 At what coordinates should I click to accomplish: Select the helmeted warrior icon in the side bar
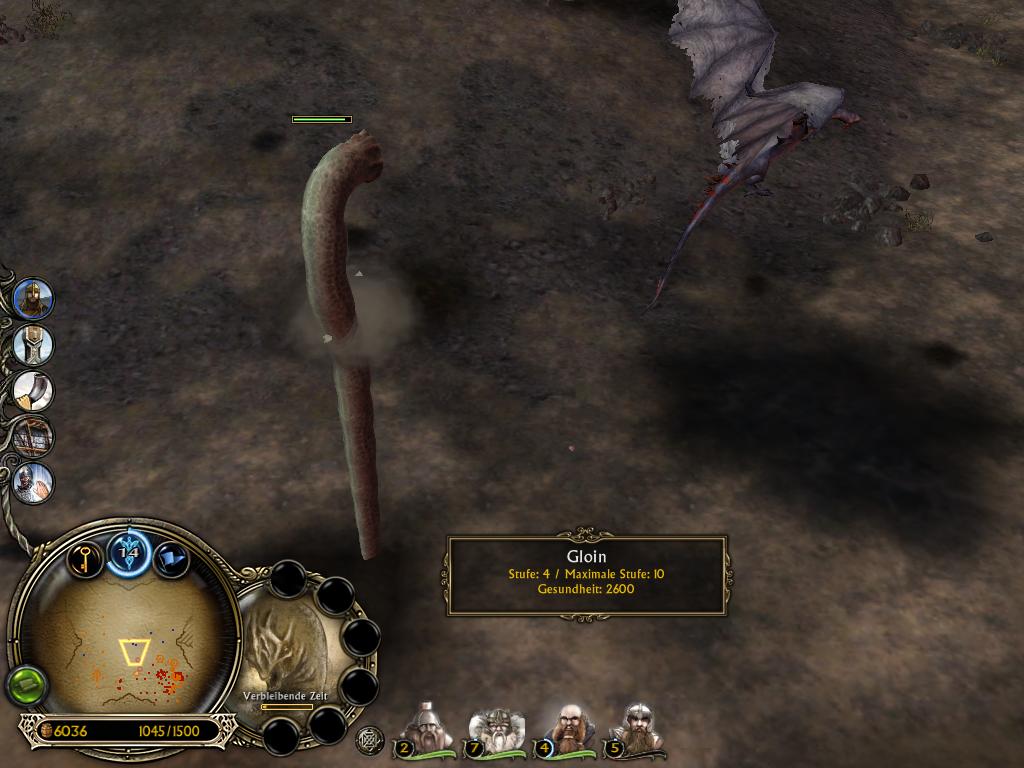[x=33, y=298]
